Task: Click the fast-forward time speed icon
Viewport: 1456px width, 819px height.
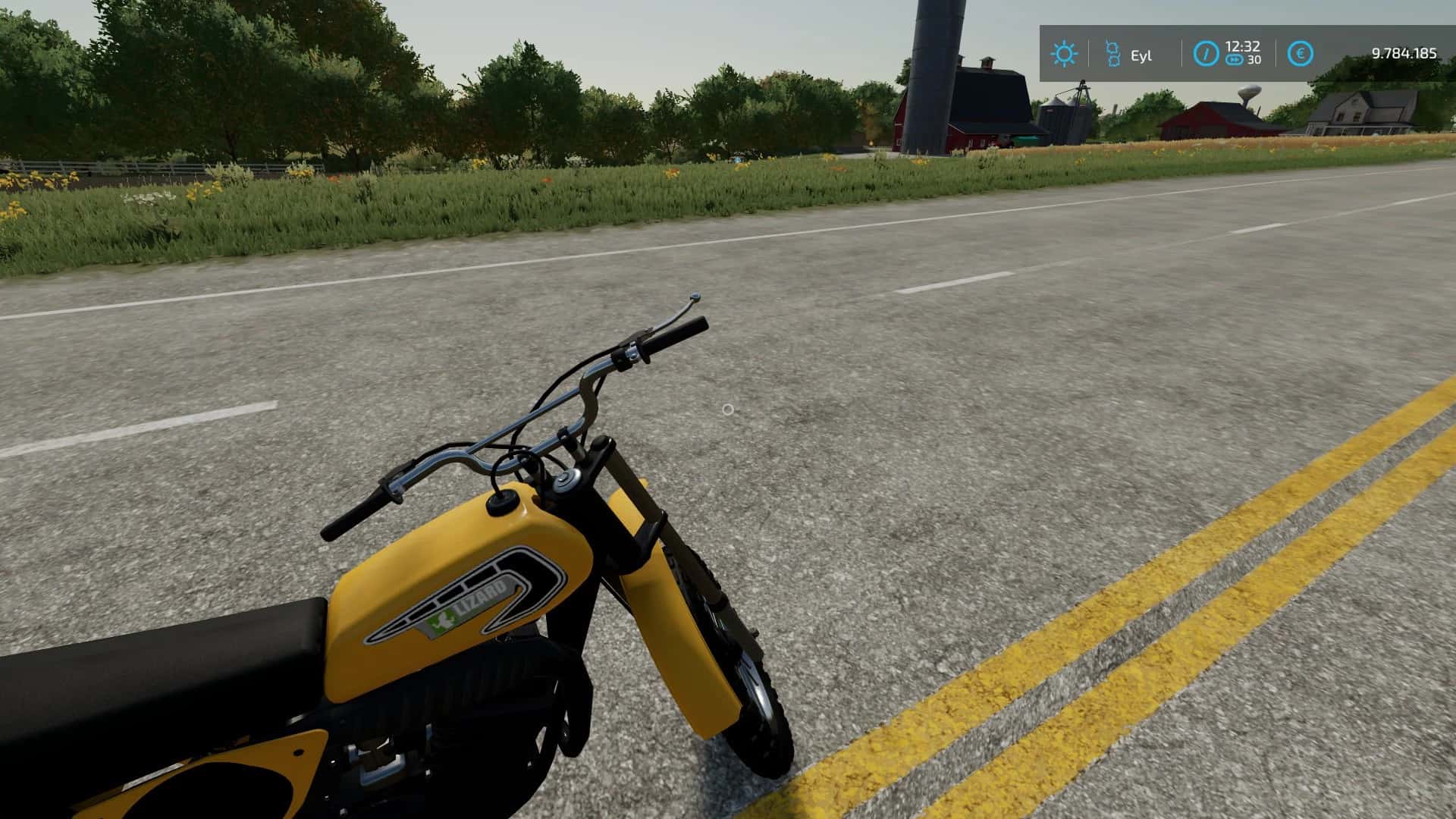Action: [1235, 60]
